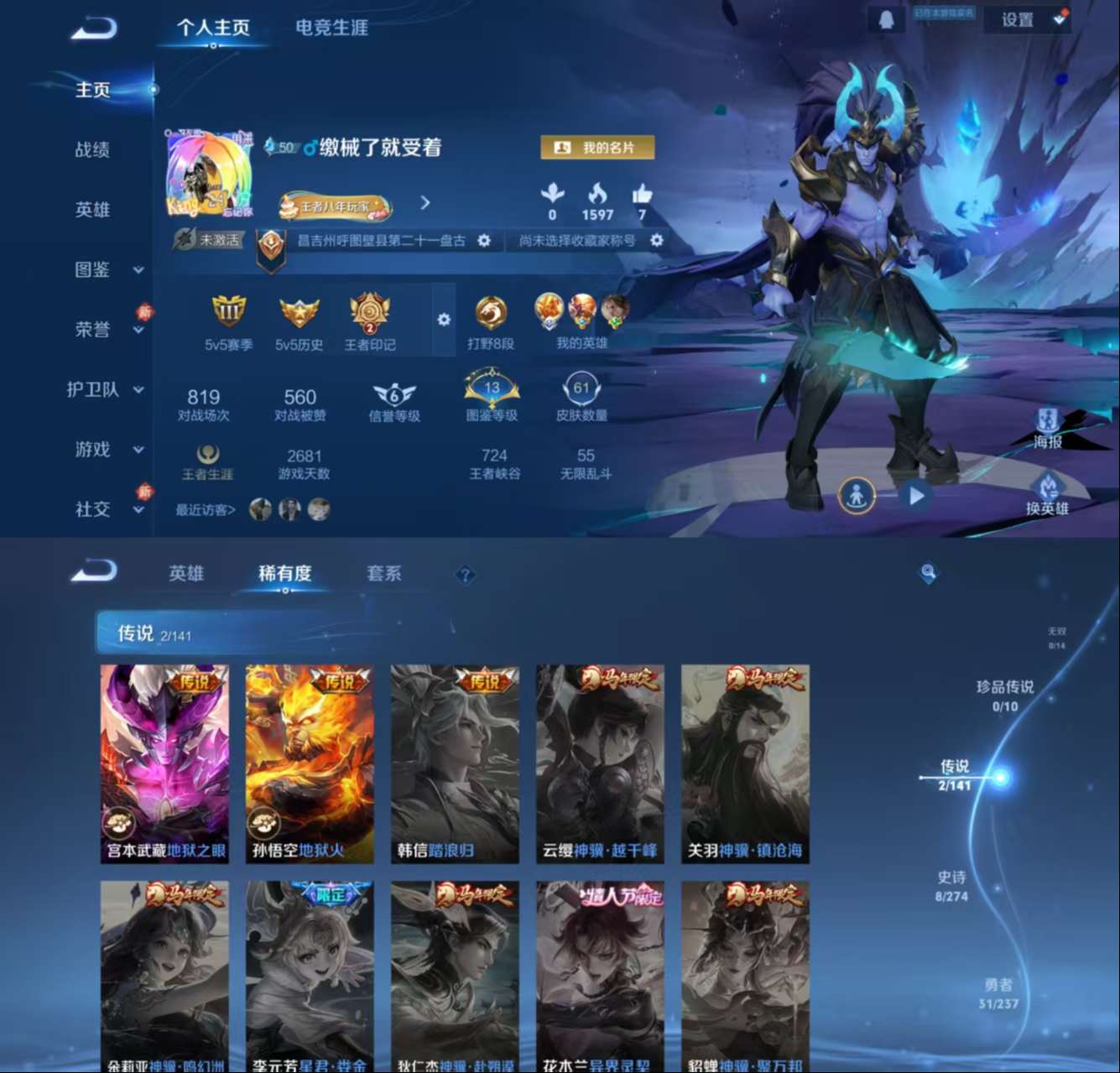Switch to the 电竞生涯 tab
The height and width of the screenshot is (1073, 1120).
[333, 29]
